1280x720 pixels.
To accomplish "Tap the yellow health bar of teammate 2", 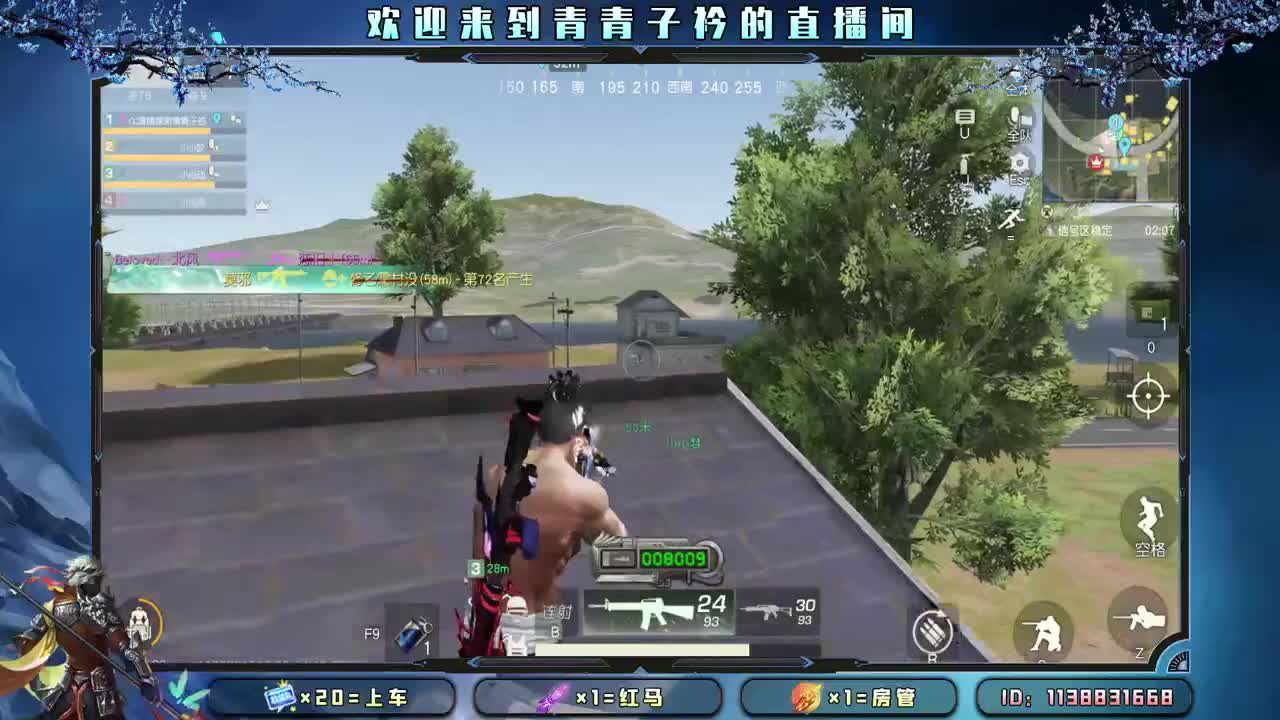I will [155, 156].
